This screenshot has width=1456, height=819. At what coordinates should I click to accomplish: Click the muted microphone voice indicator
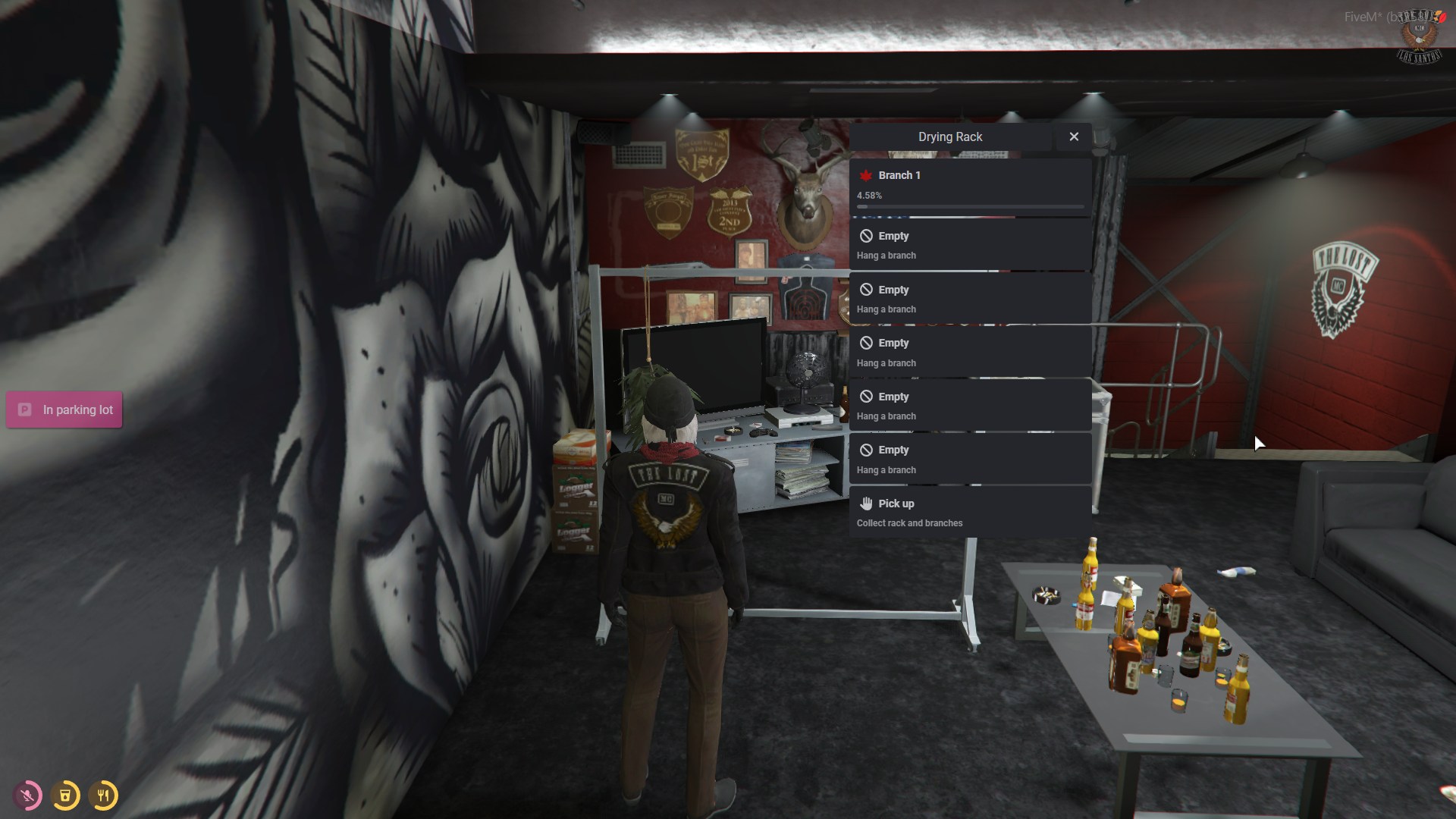[x=27, y=795]
